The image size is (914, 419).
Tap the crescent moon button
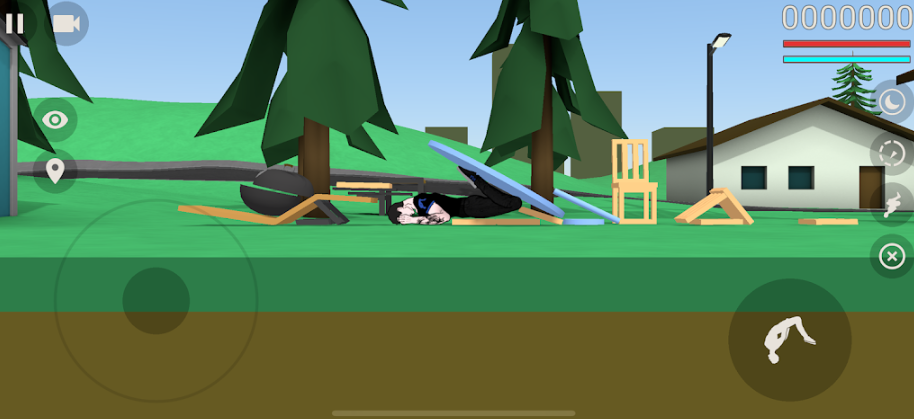pyautogui.click(x=890, y=102)
